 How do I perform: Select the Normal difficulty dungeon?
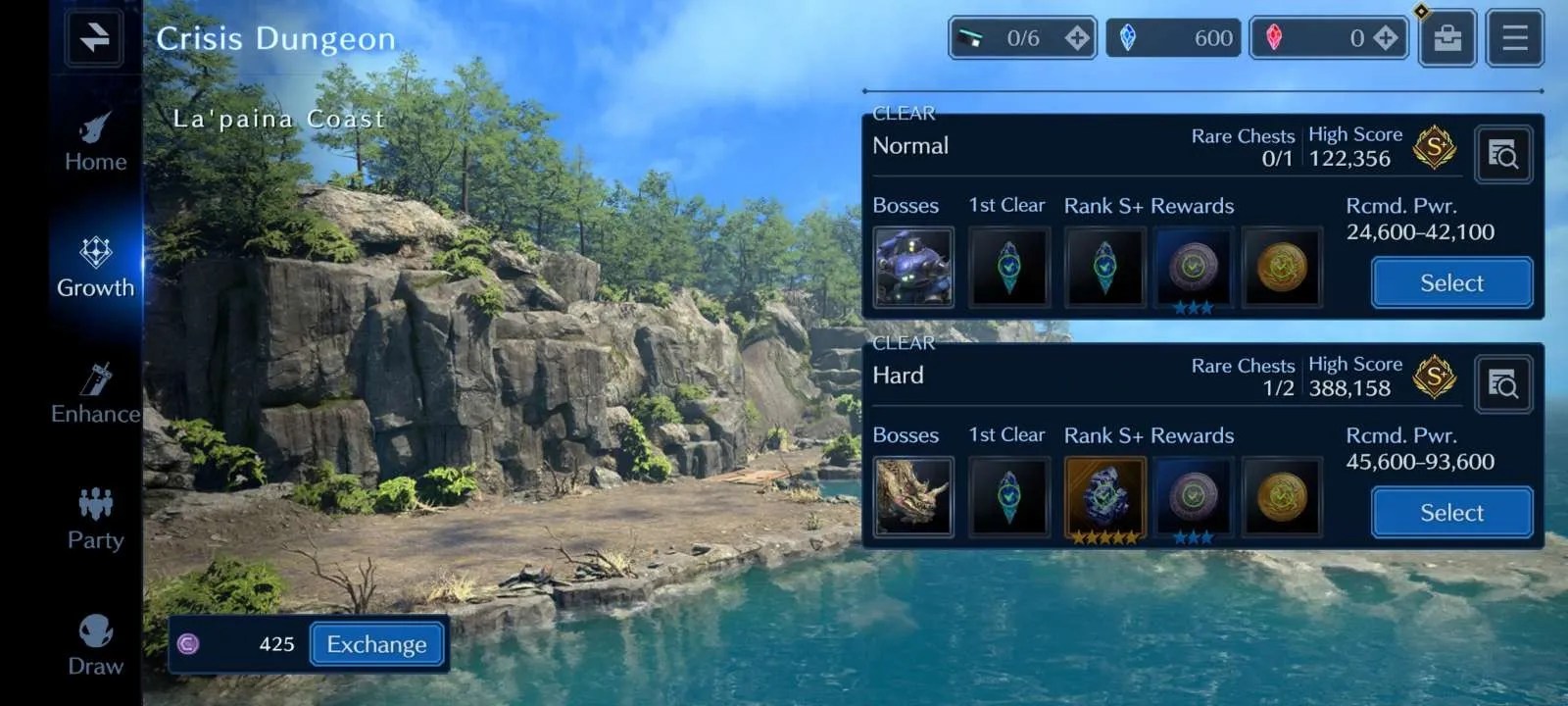[1451, 283]
